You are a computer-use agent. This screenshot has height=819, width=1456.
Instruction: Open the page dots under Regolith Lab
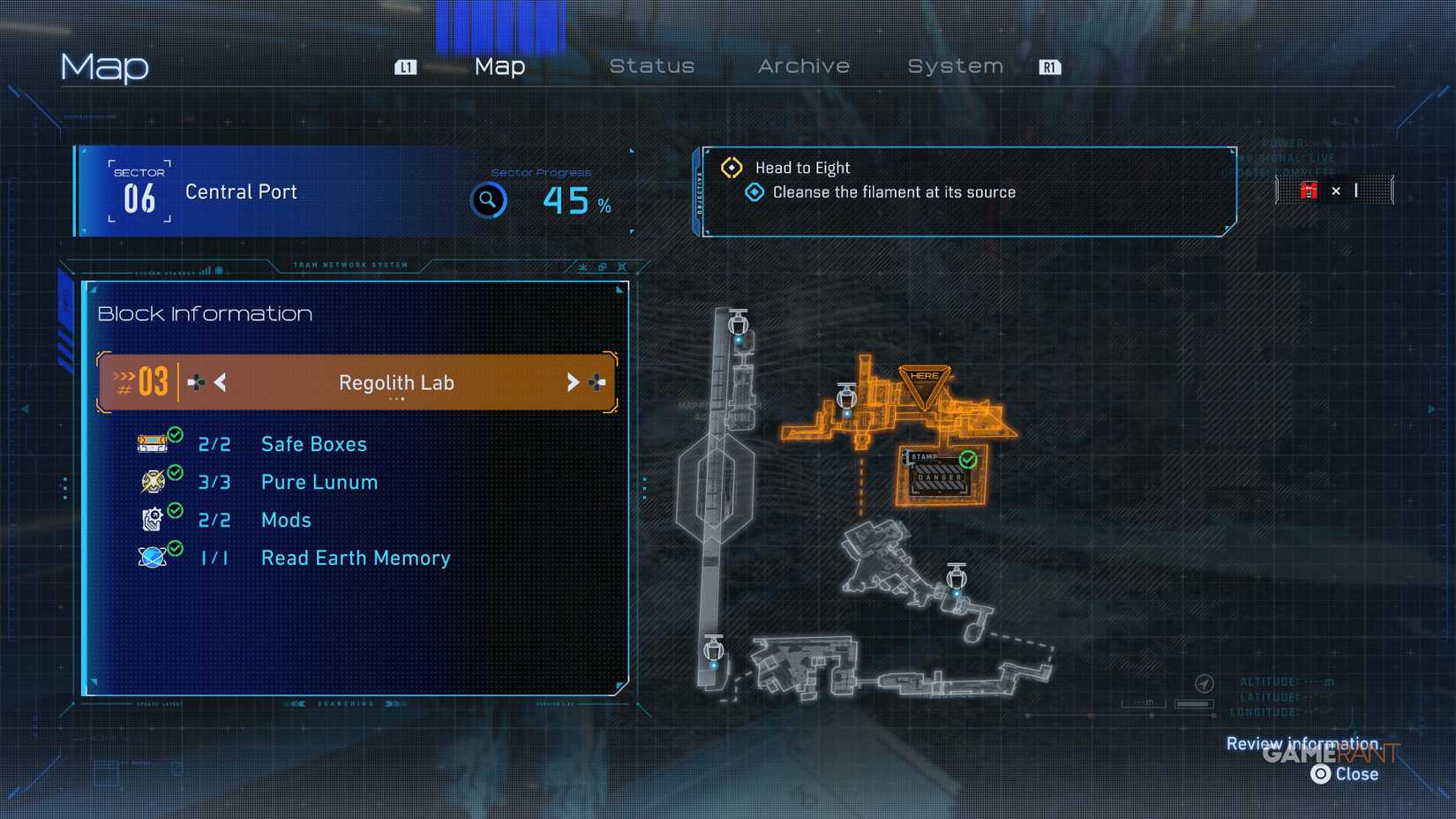tap(395, 398)
